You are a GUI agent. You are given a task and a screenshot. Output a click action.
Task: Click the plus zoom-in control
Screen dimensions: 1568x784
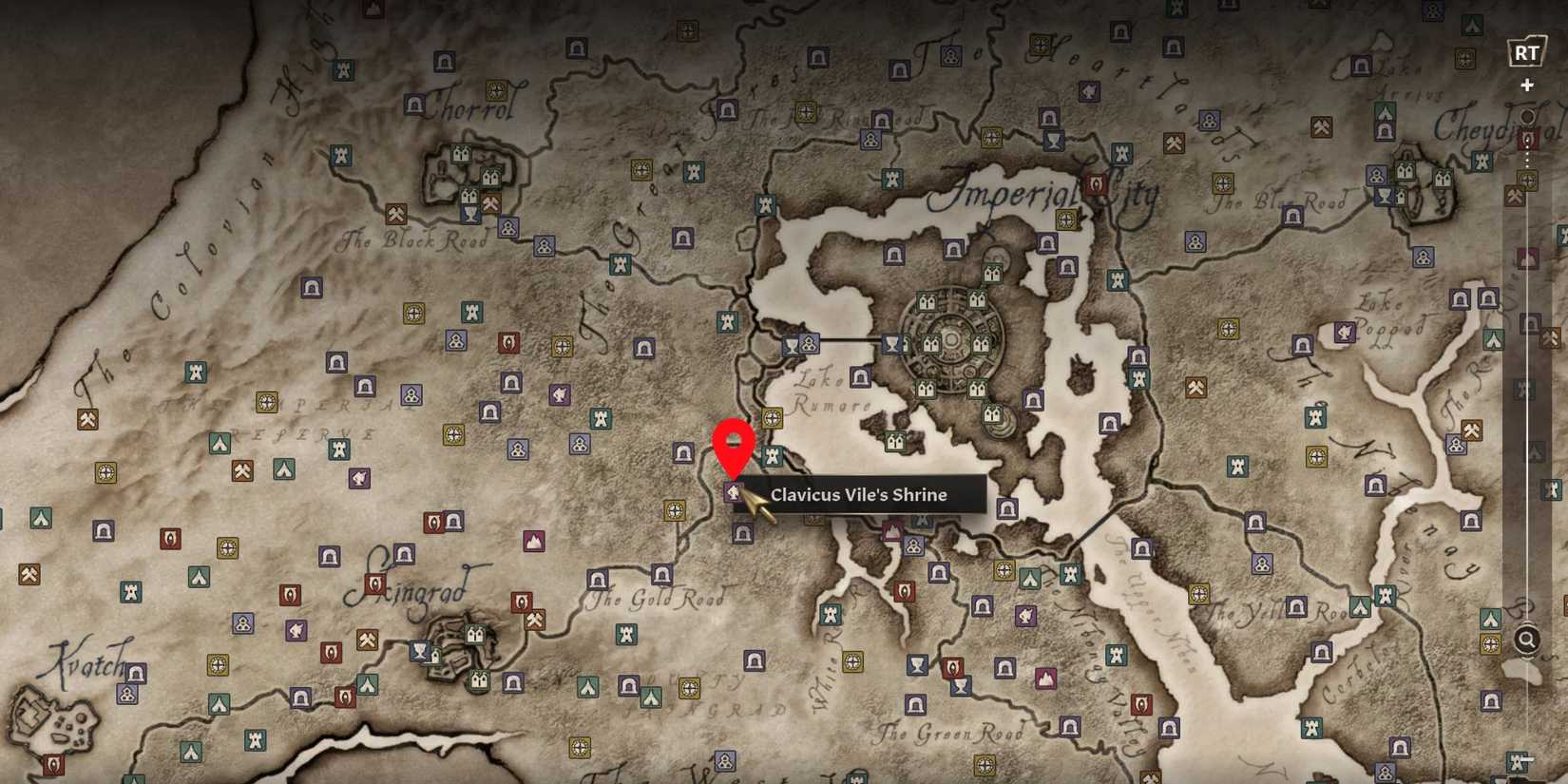[1528, 86]
